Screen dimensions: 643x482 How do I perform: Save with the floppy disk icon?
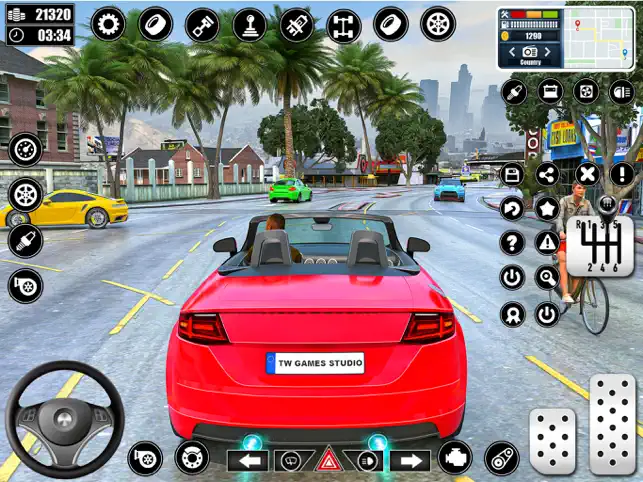pyautogui.click(x=513, y=175)
